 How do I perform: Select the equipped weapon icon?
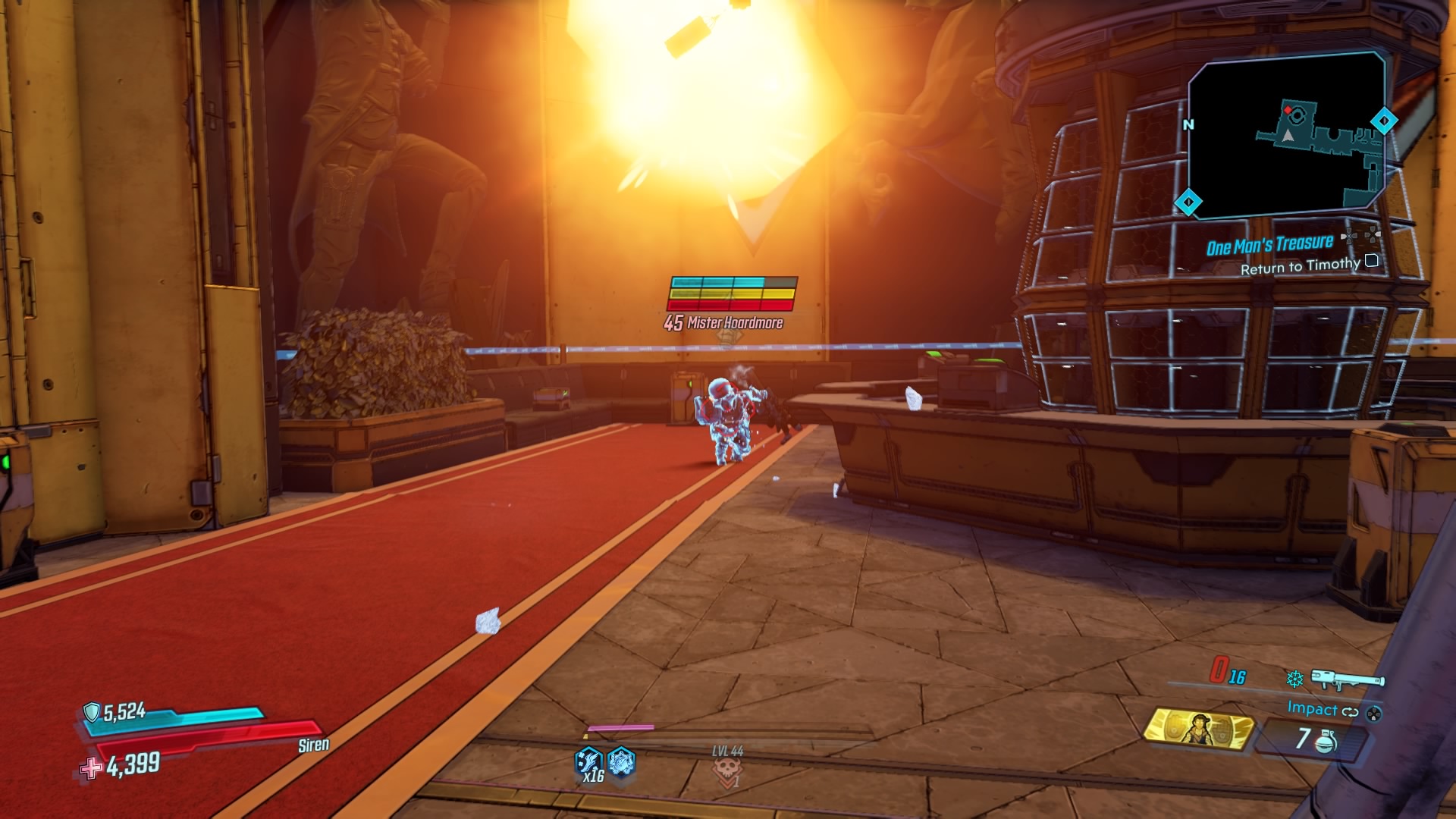coord(1347,679)
